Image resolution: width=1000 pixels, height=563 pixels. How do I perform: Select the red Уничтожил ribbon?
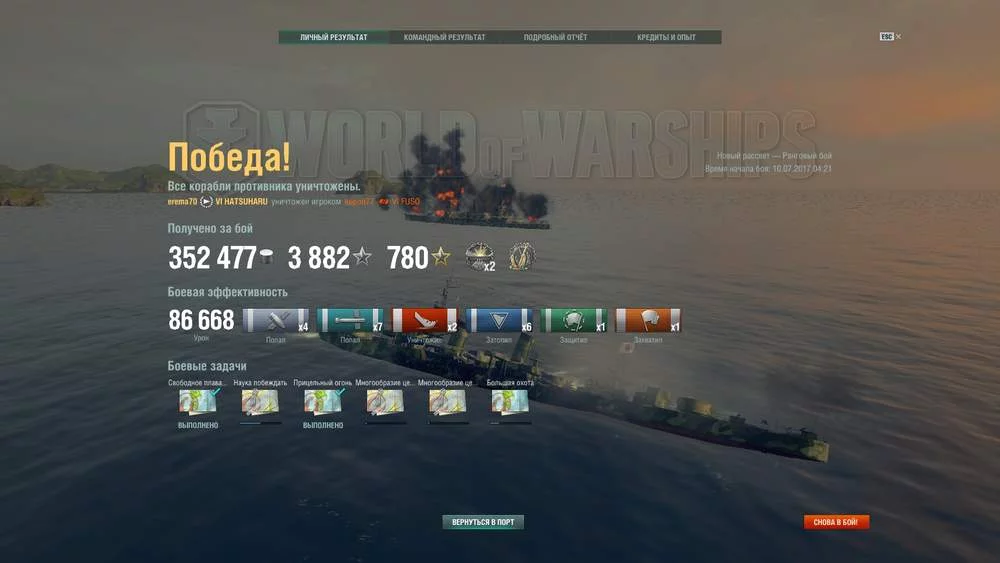tap(425, 321)
